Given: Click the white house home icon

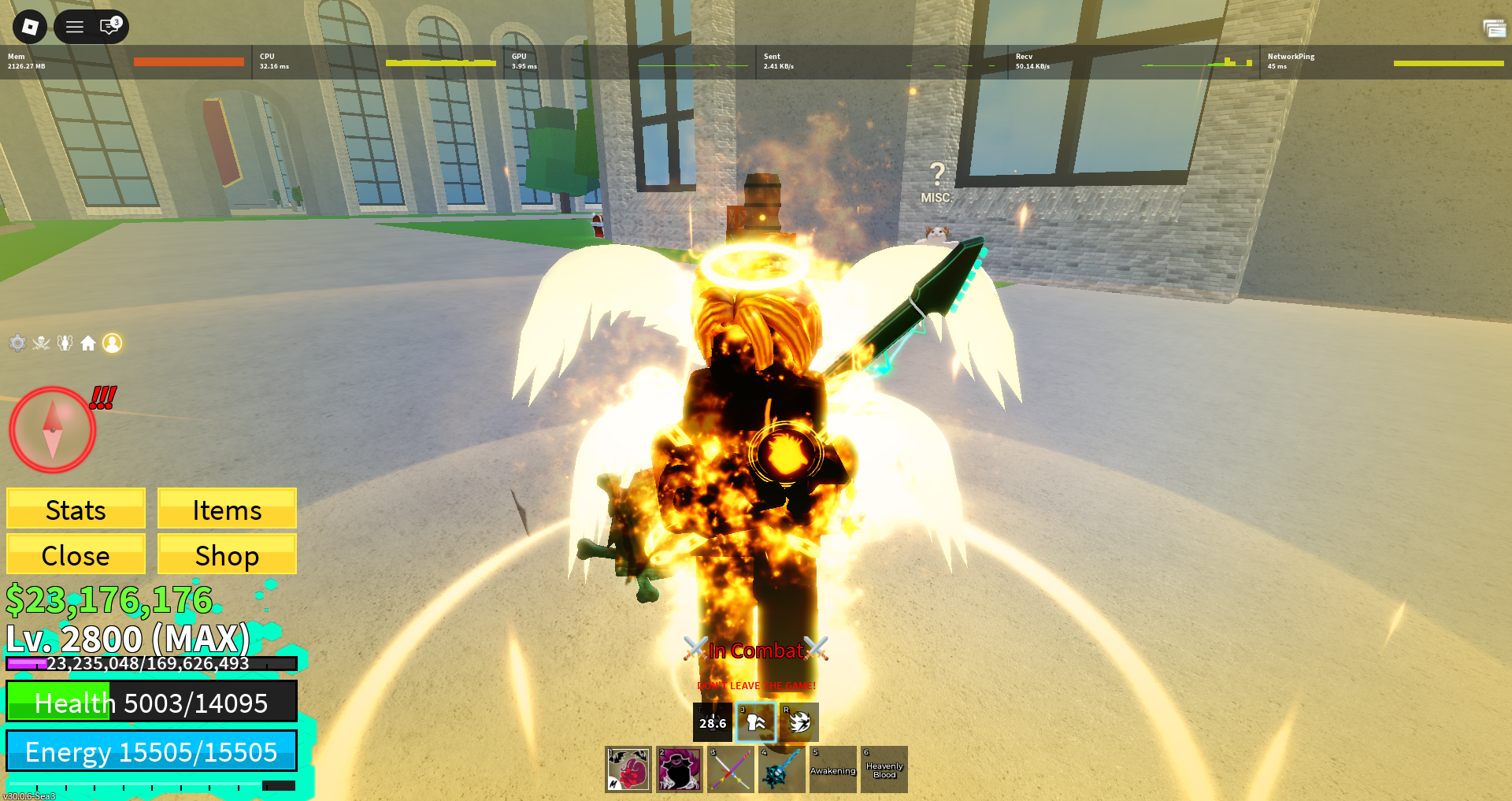Looking at the screenshot, I should point(88,343).
